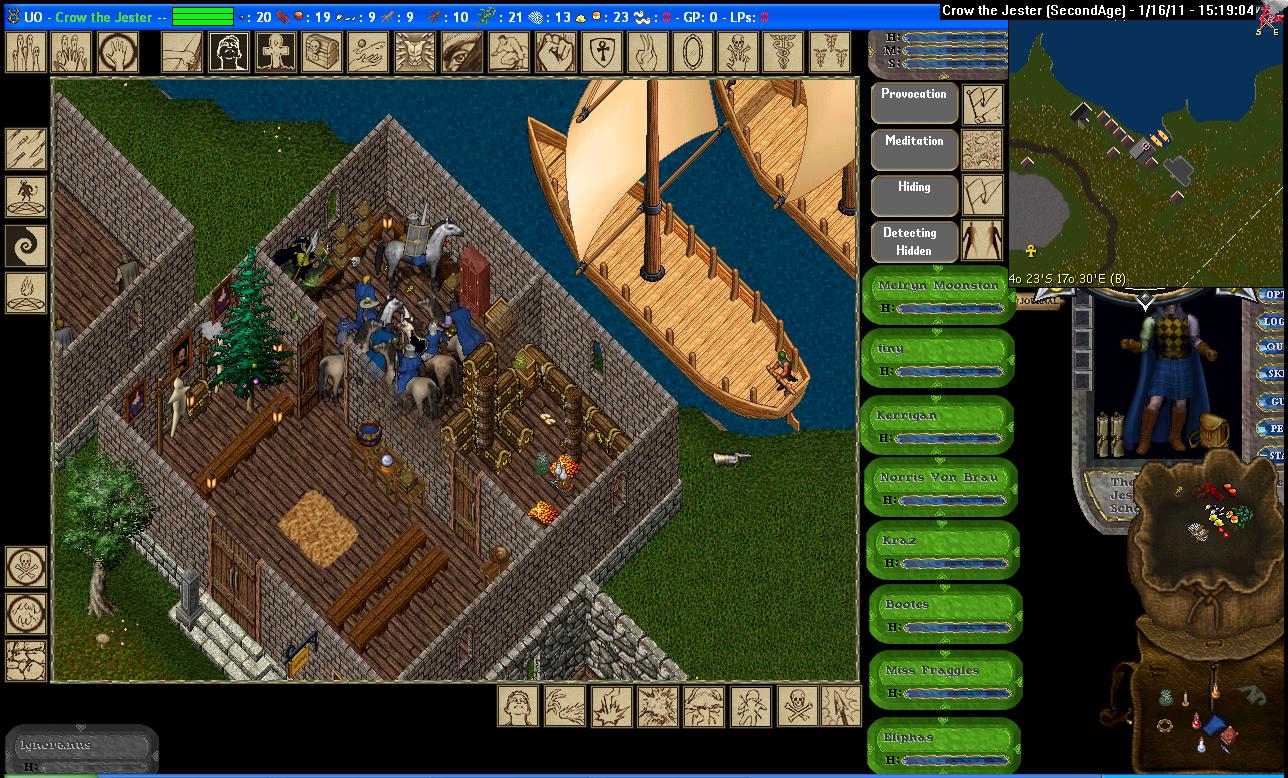The height and width of the screenshot is (778, 1288).
Task: Select the spiral icon in the left column
Action: point(26,244)
